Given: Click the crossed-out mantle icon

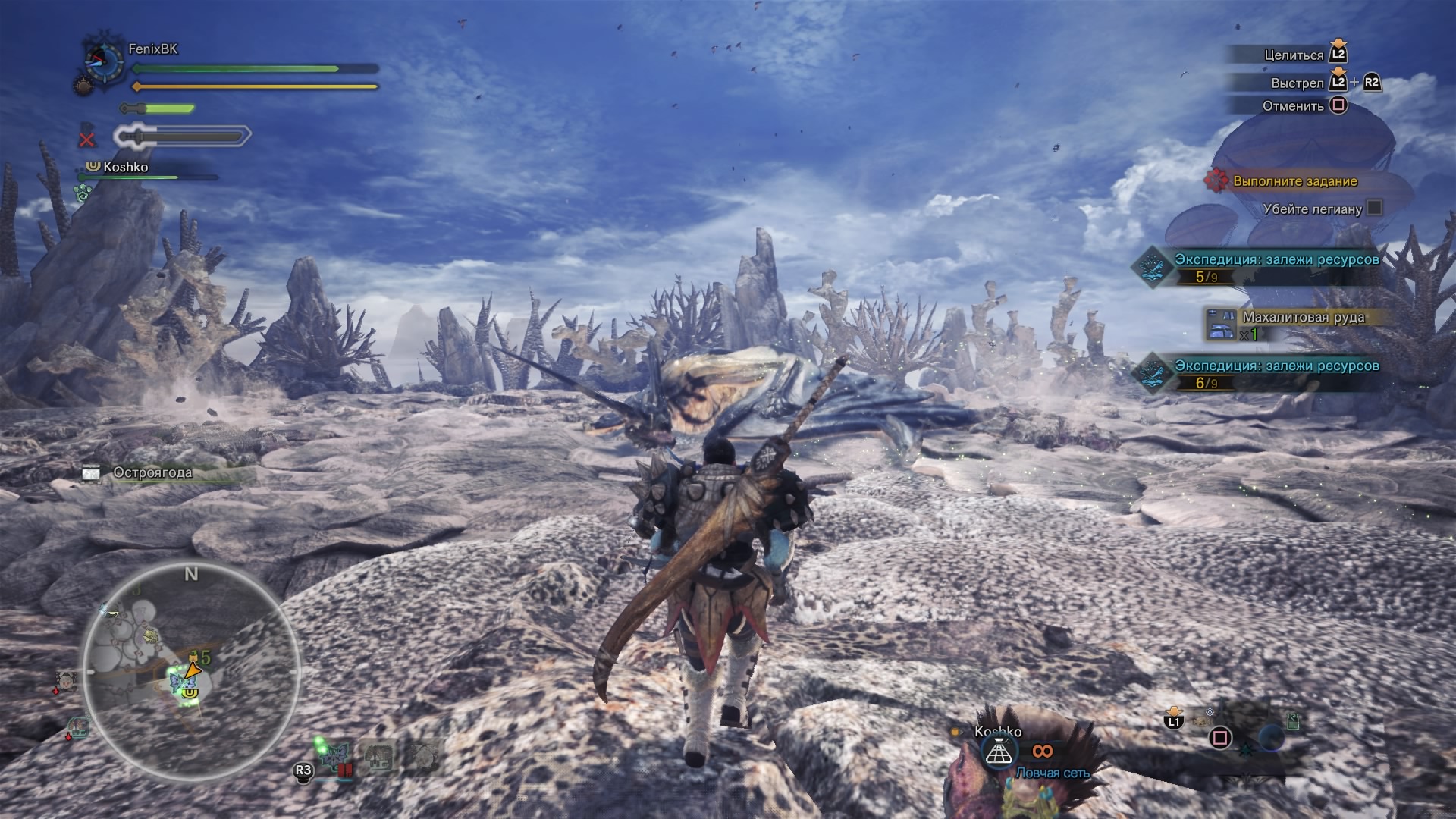Looking at the screenshot, I should point(87,137).
